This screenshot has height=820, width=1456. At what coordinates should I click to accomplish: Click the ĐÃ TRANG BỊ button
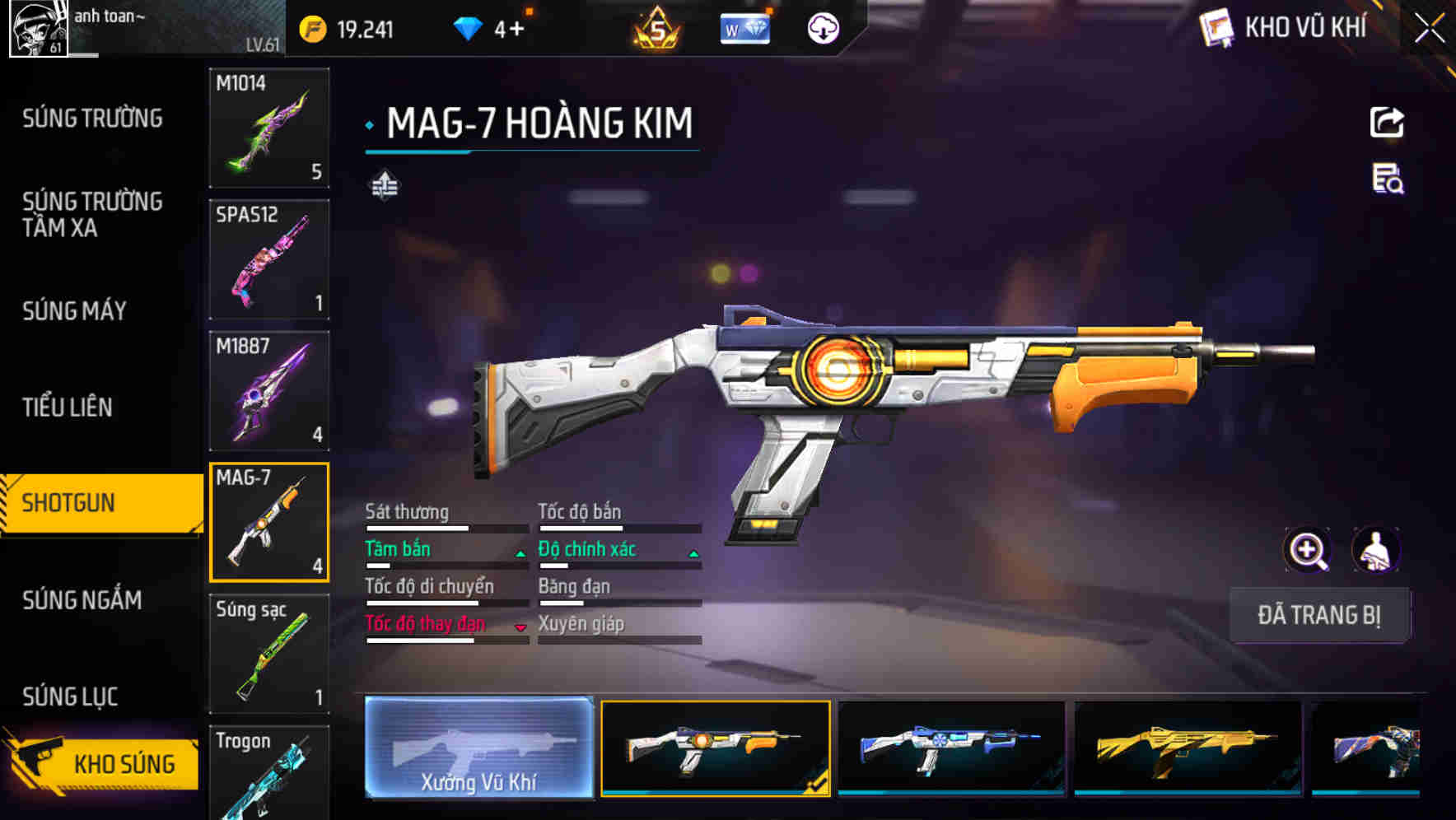tap(1318, 615)
